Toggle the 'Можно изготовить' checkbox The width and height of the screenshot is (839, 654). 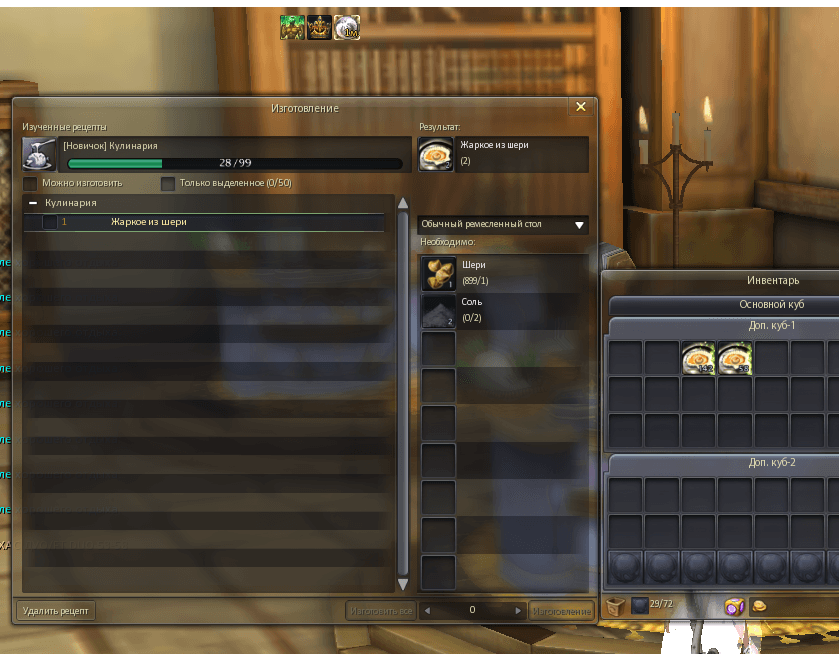30,184
